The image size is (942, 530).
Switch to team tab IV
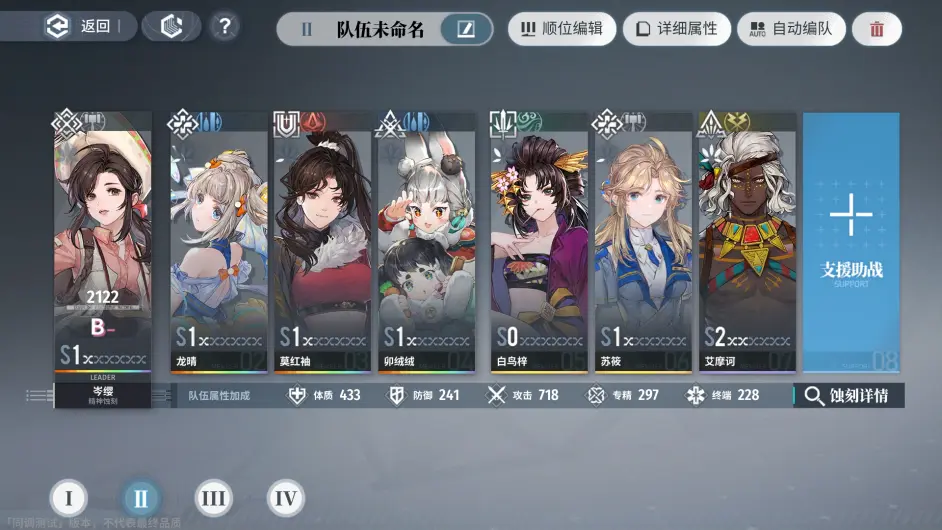click(x=285, y=498)
